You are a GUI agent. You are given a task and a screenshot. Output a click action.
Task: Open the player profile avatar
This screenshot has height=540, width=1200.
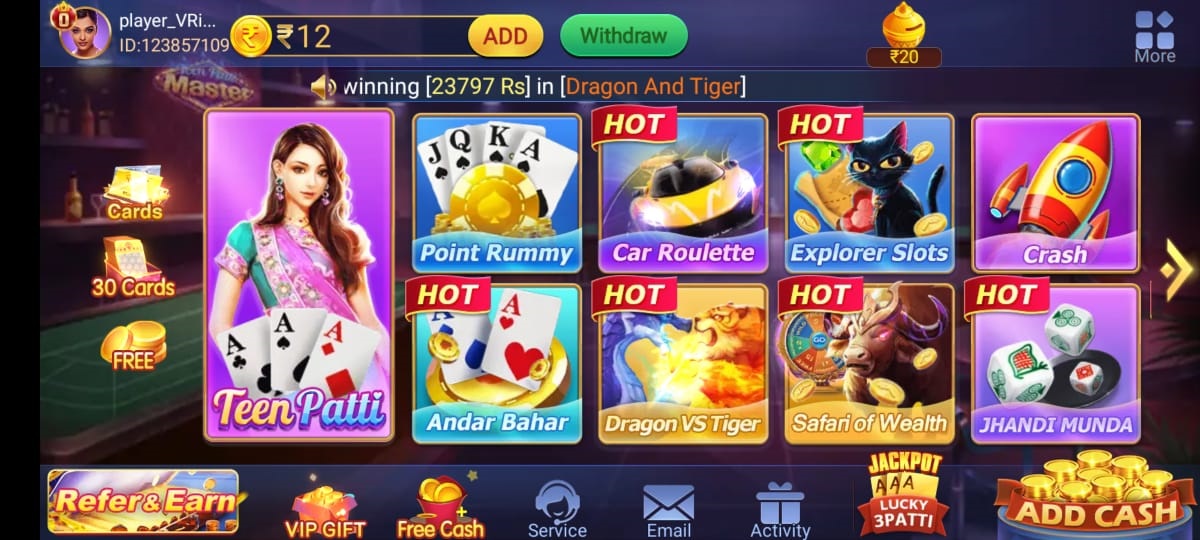tap(85, 33)
